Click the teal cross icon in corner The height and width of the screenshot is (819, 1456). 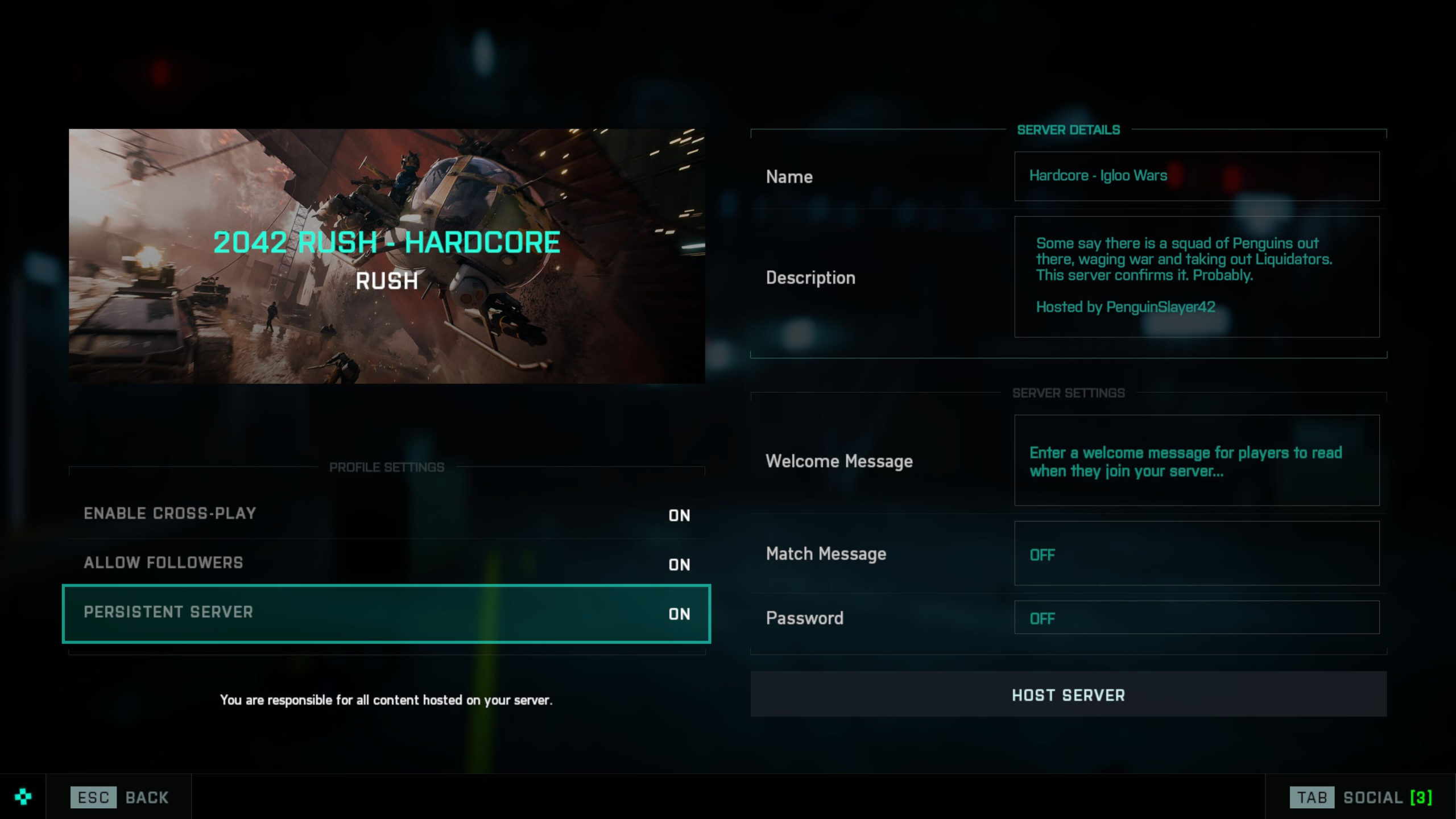pyautogui.click(x=23, y=797)
